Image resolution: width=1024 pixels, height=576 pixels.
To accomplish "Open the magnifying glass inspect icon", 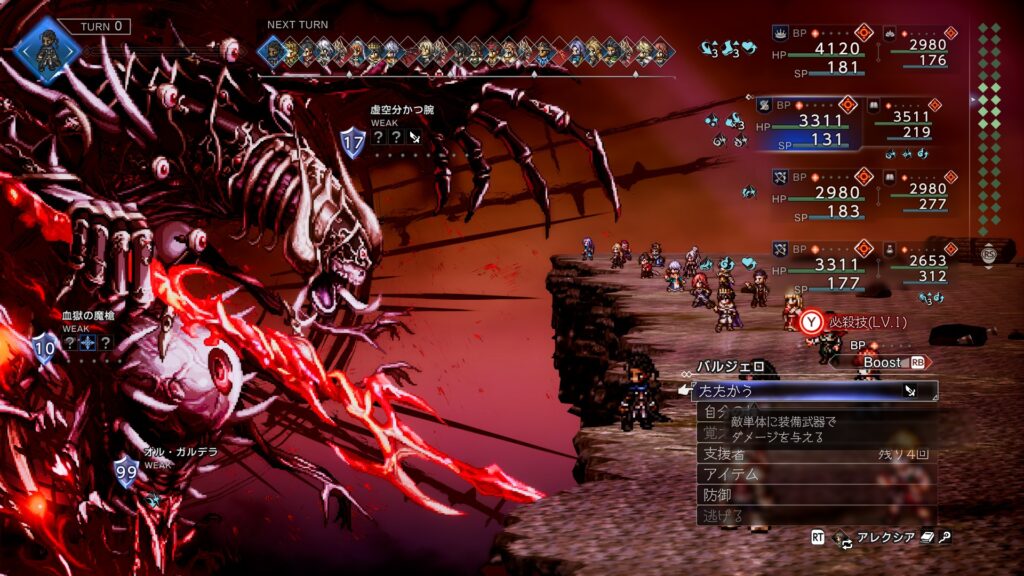I will coord(945,538).
